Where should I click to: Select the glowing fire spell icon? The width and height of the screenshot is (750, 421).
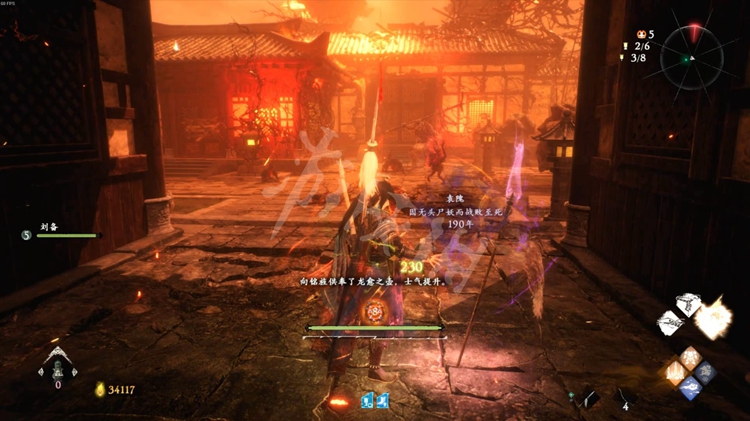click(713, 319)
